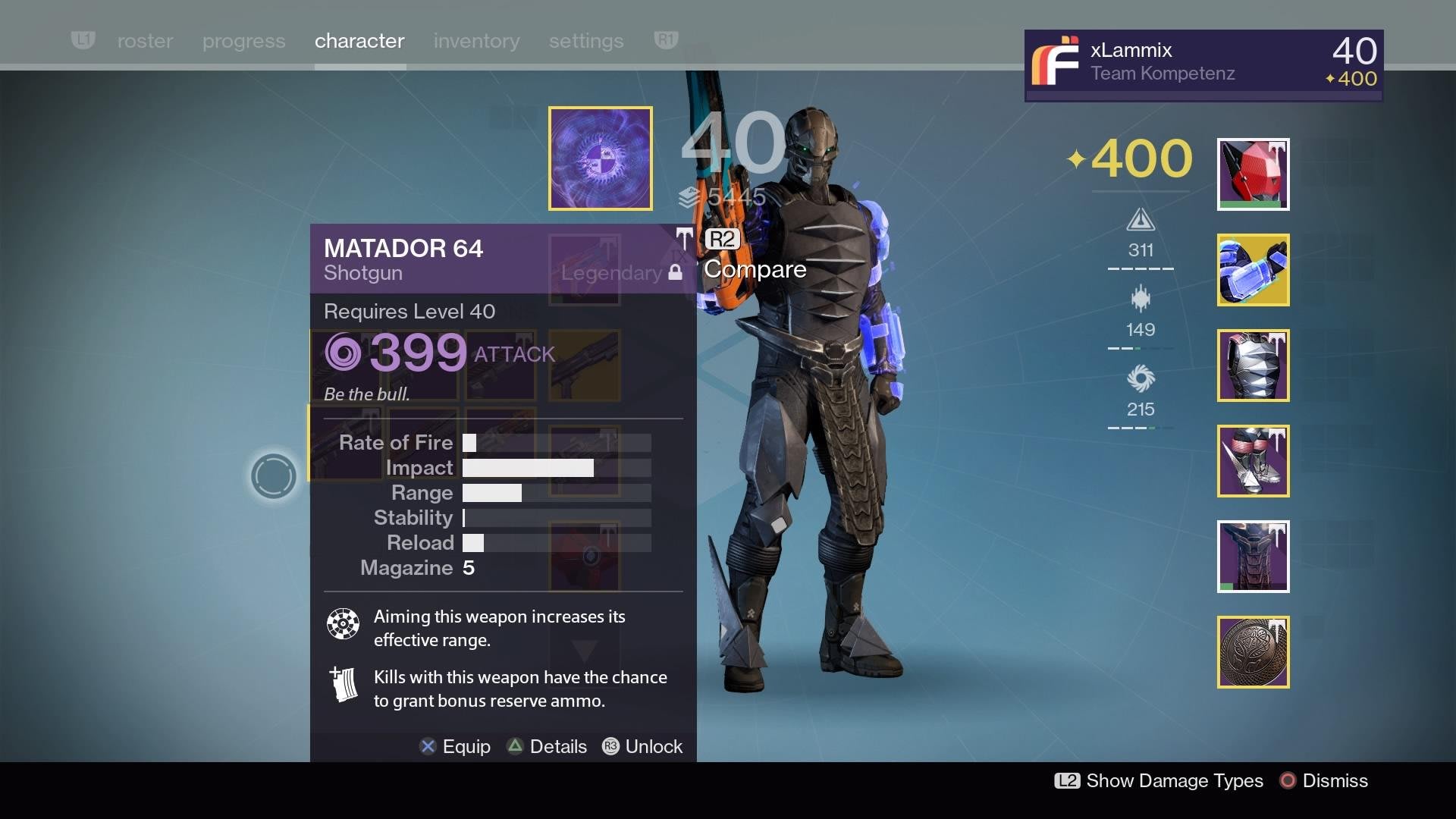Click the bonus reserve ammo perk icon

pyautogui.click(x=343, y=685)
